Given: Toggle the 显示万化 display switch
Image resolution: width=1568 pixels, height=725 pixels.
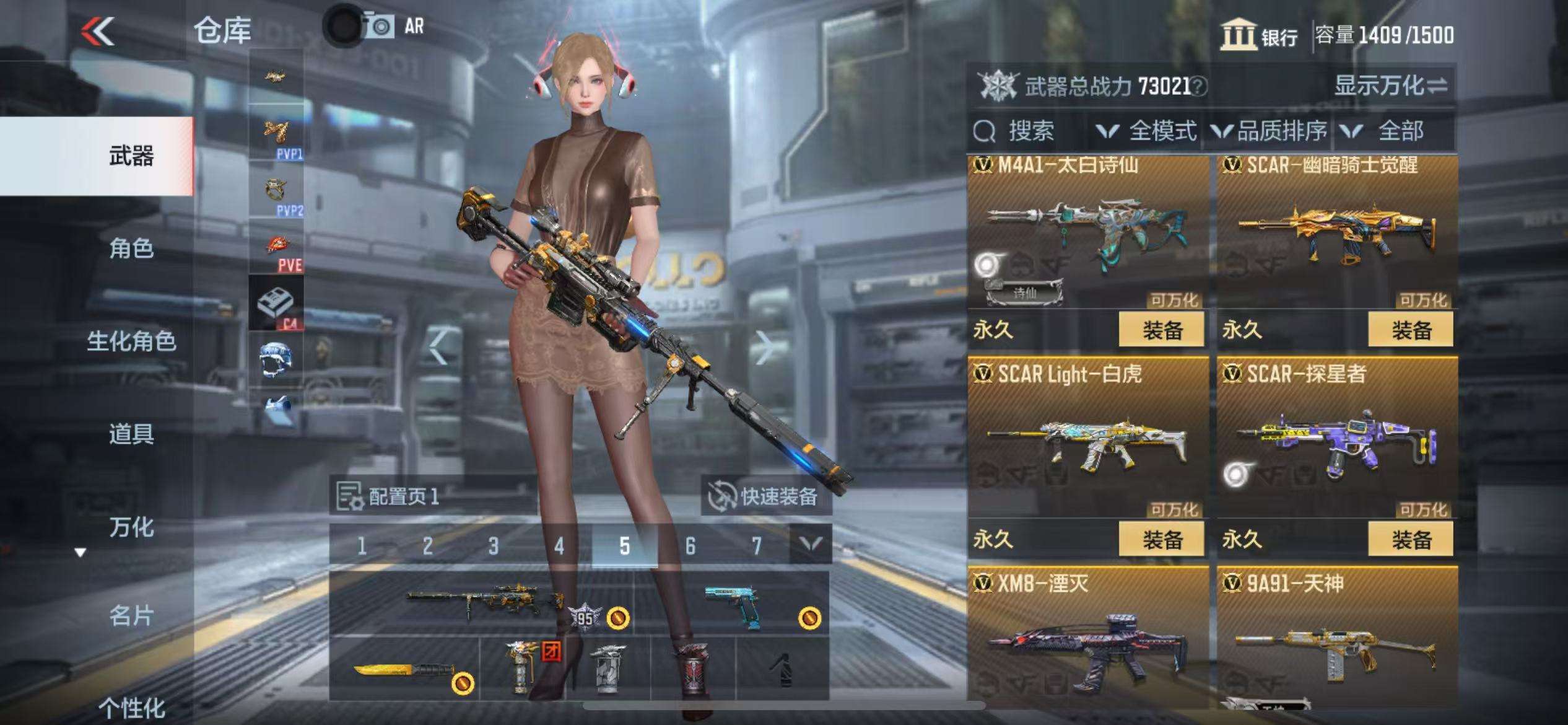Looking at the screenshot, I should coord(1390,86).
